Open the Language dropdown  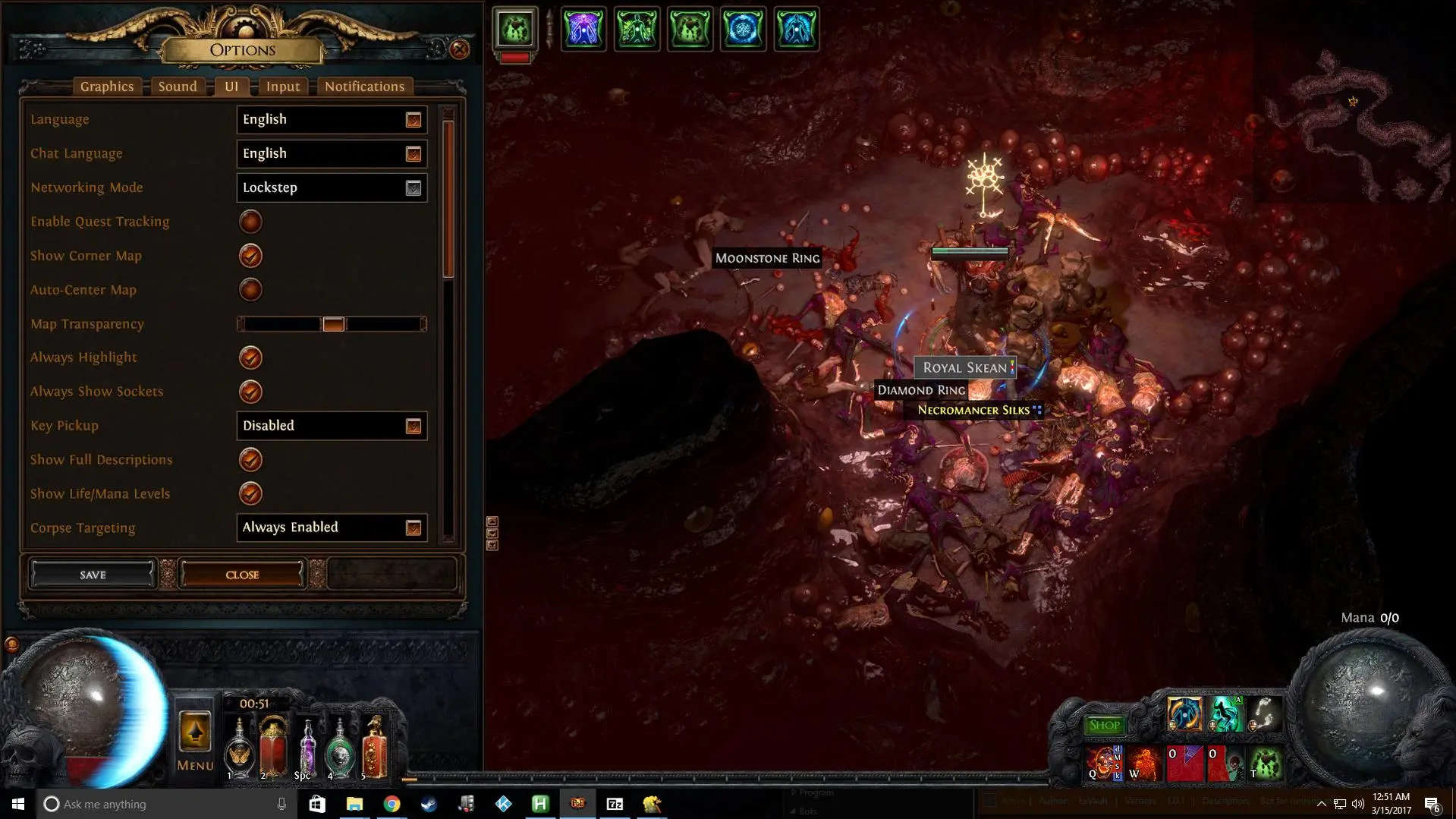[332, 120]
